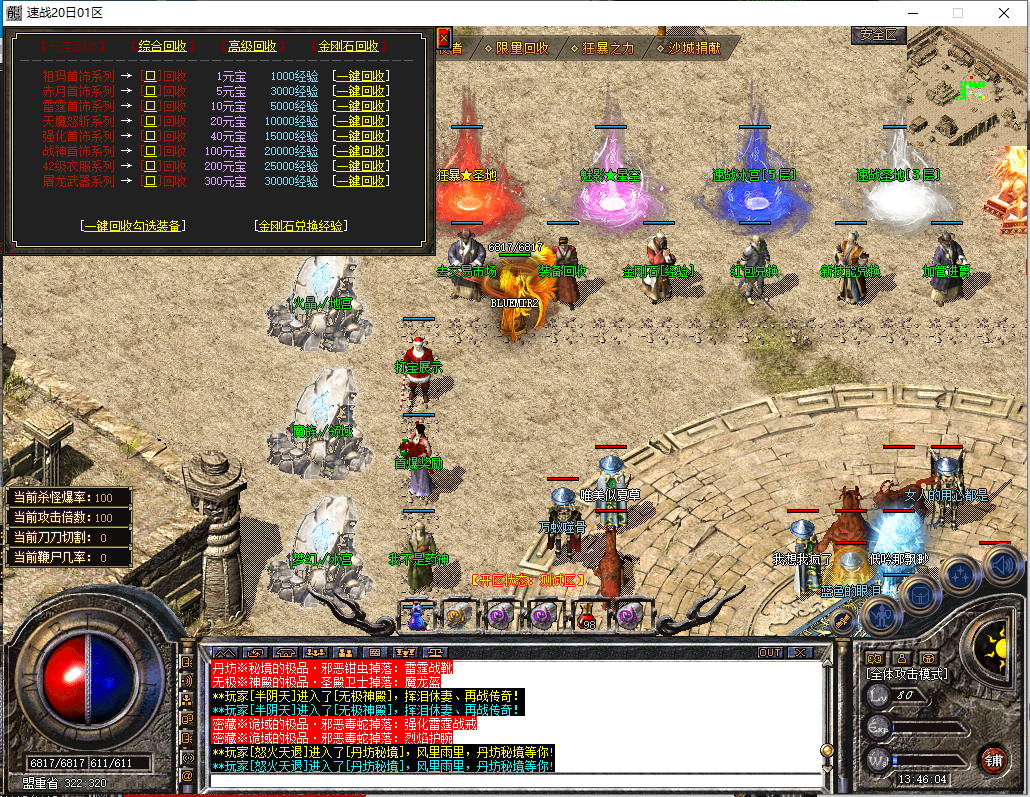Image resolution: width=1030 pixels, height=797 pixels.
Task: Close the game window
Action: [x=1004, y=13]
